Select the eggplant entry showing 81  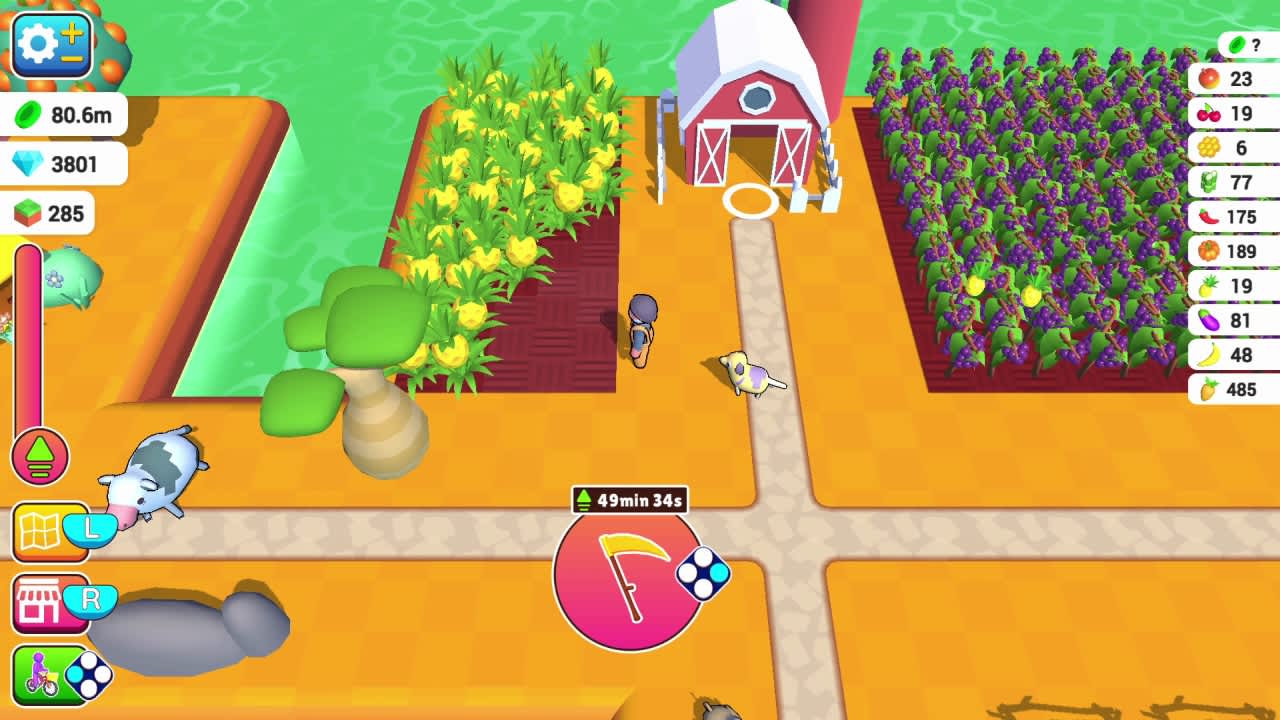click(1236, 320)
